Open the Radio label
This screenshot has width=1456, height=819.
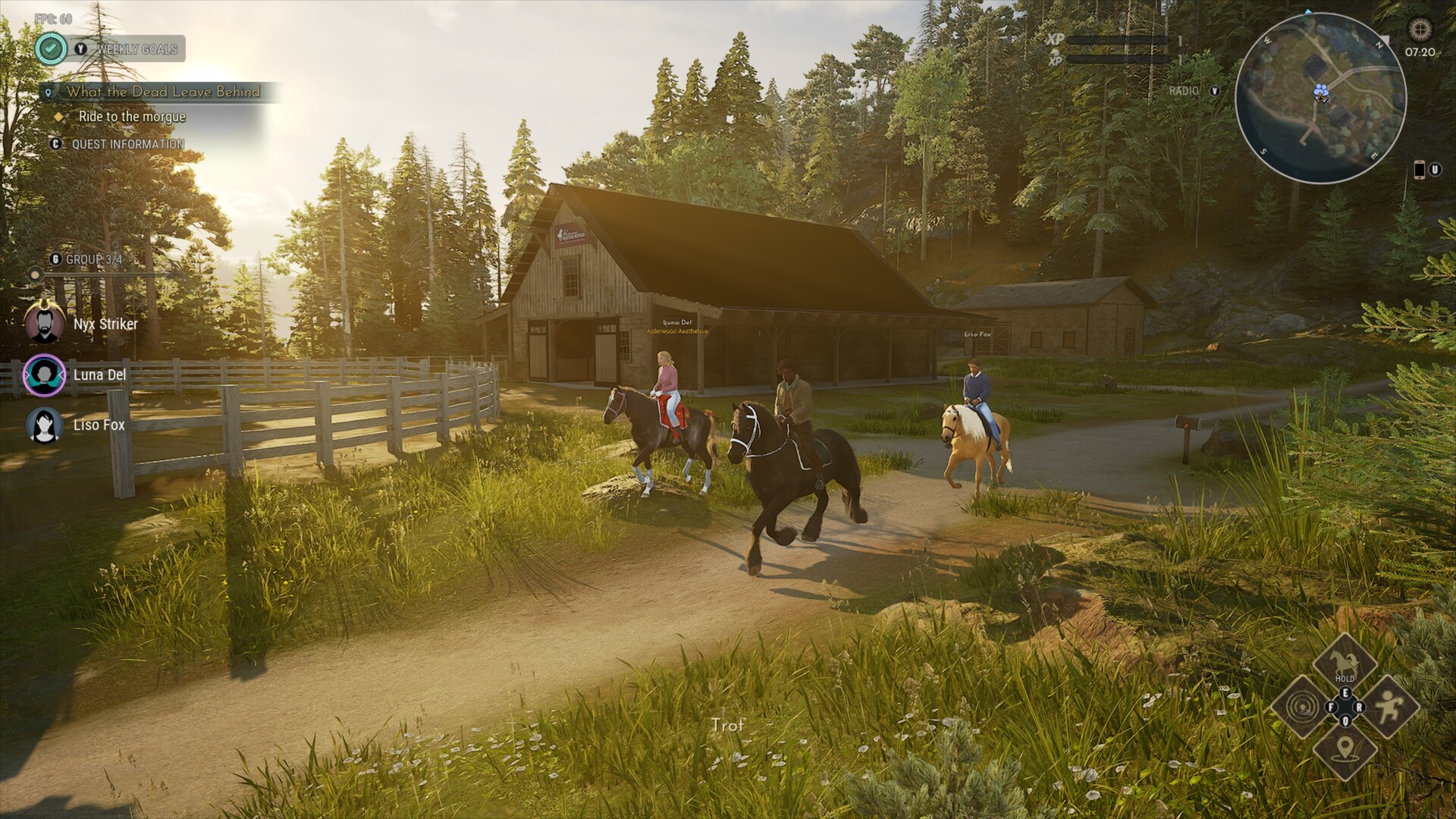[1184, 91]
